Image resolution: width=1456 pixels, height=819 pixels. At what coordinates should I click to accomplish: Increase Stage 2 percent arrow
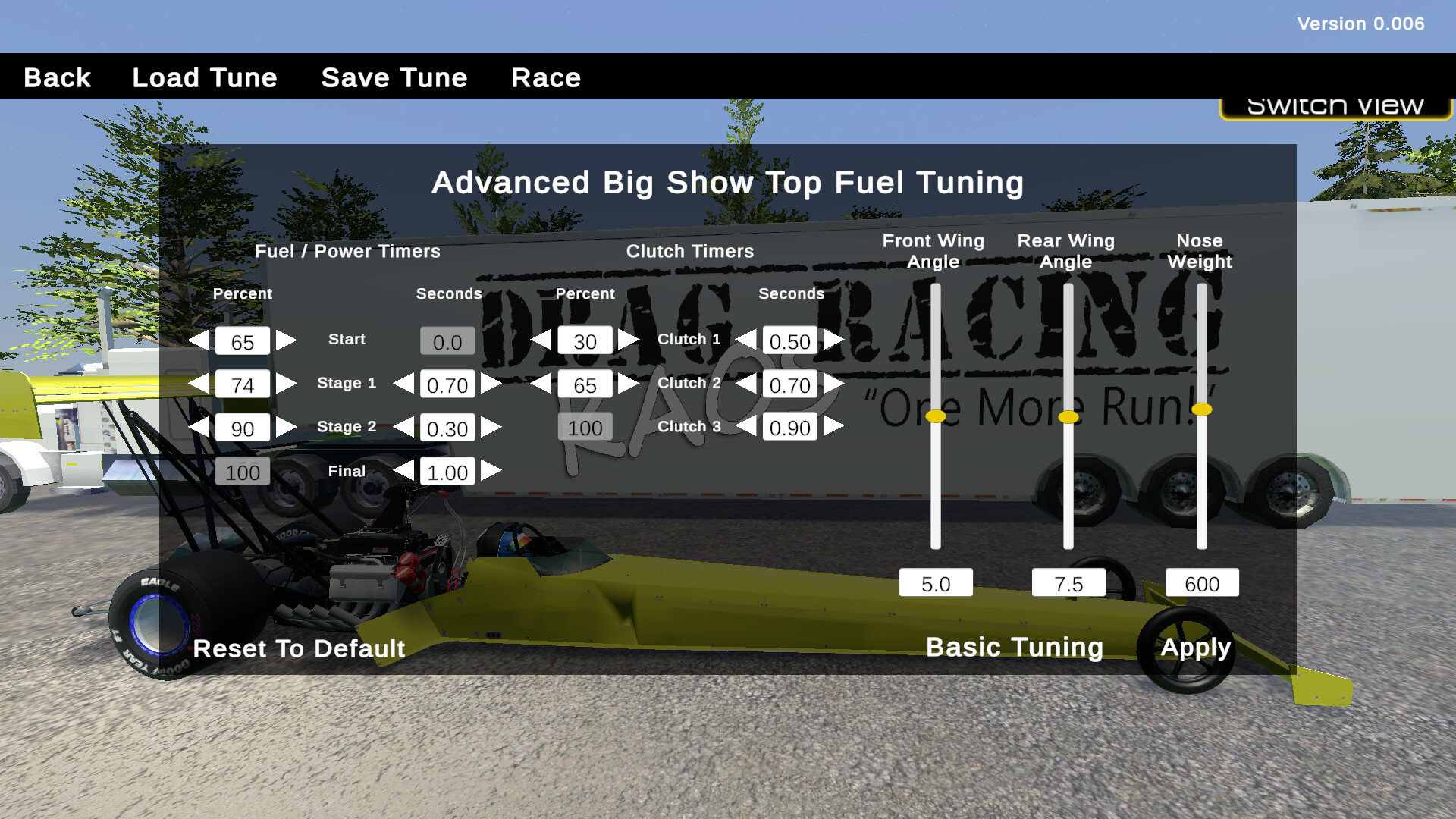pyautogui.click(x=287, y=428)
